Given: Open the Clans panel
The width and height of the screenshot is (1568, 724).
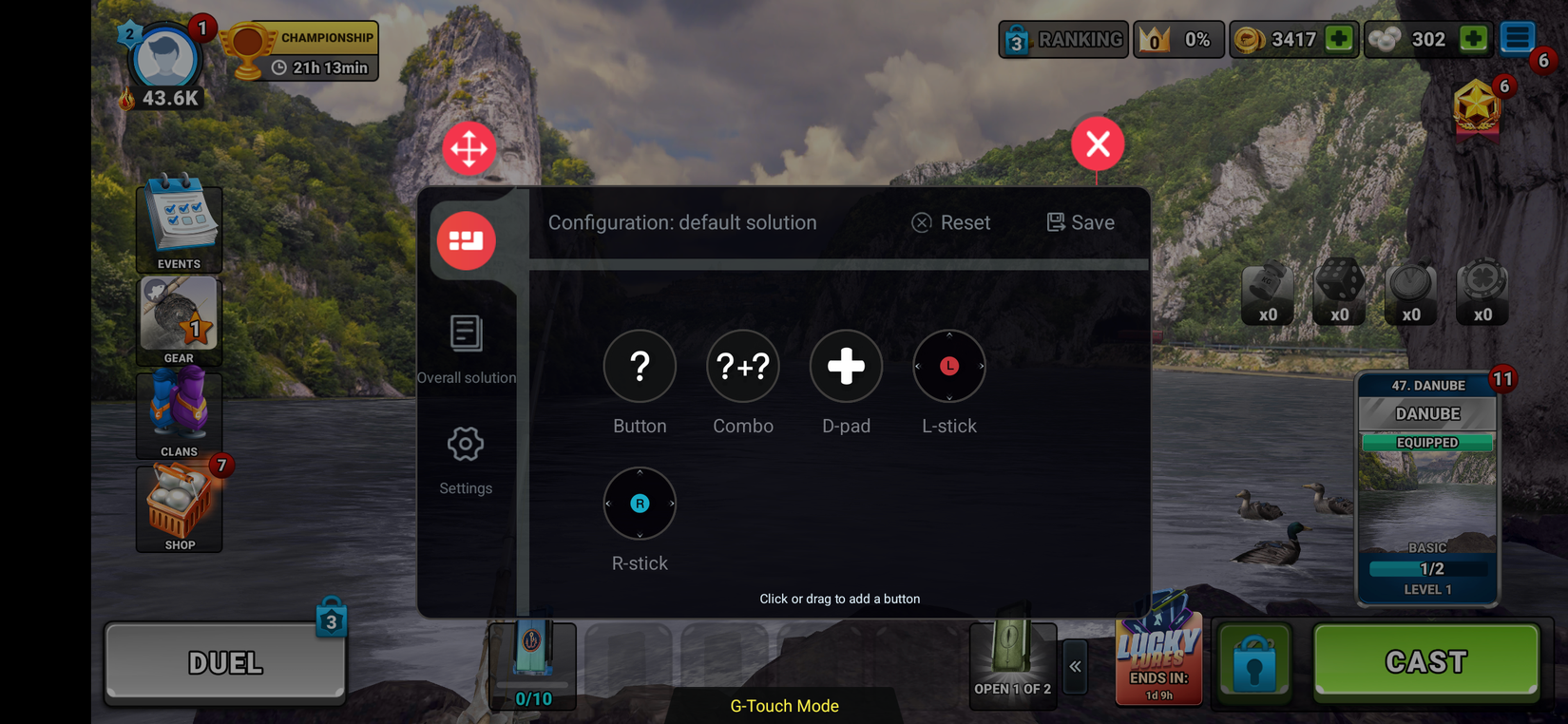Looking at the screenshot, I should 179,411.
